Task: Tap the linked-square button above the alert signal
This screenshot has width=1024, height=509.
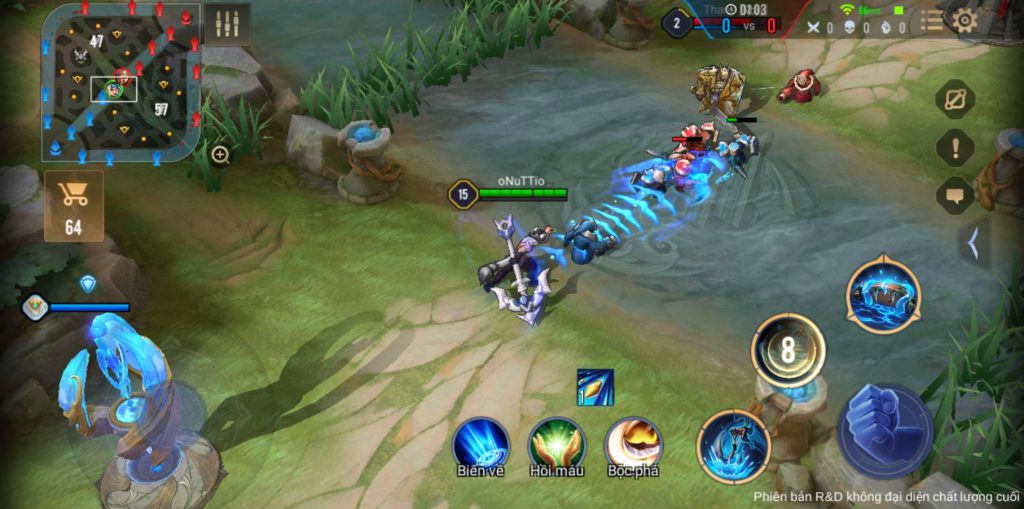Action: (x=955, y=99)
